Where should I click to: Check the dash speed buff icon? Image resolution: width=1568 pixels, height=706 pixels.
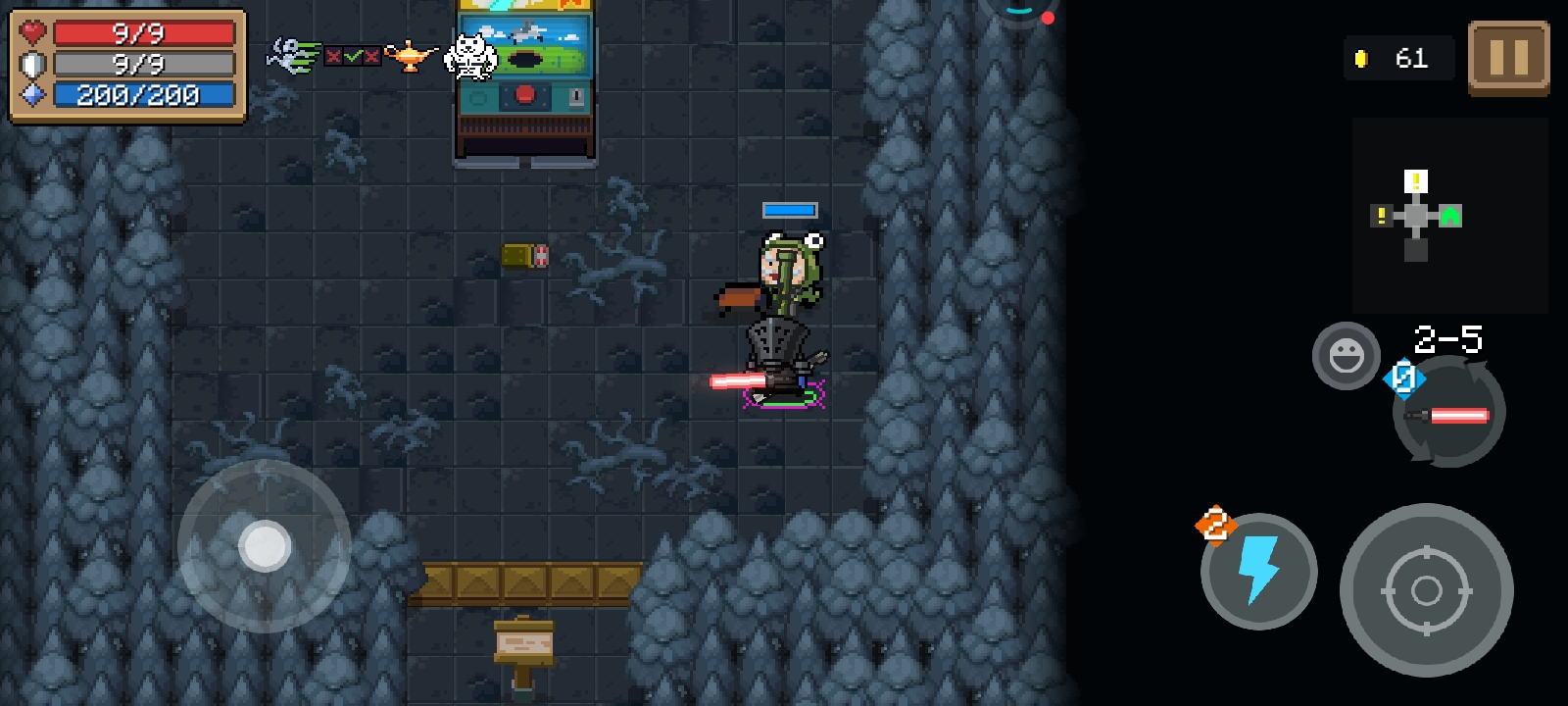(x=294, y=56)
